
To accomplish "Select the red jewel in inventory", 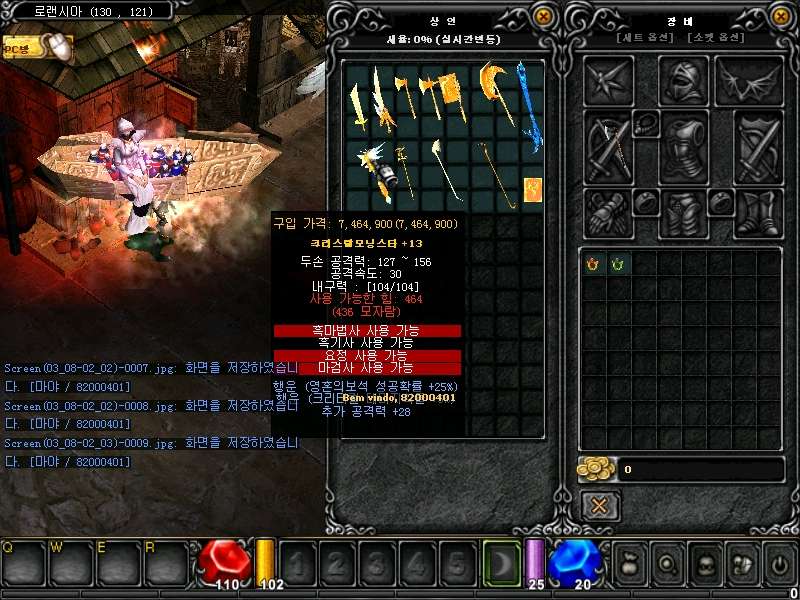I will pos(593,263).
